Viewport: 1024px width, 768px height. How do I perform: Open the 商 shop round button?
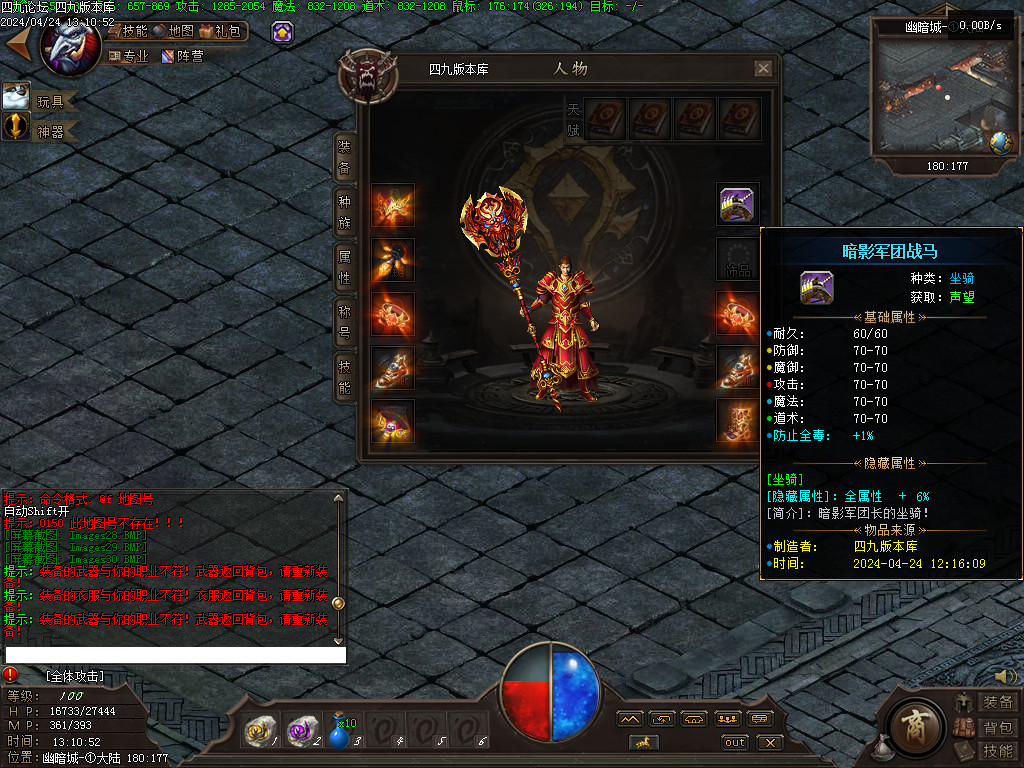pos(911,724)
